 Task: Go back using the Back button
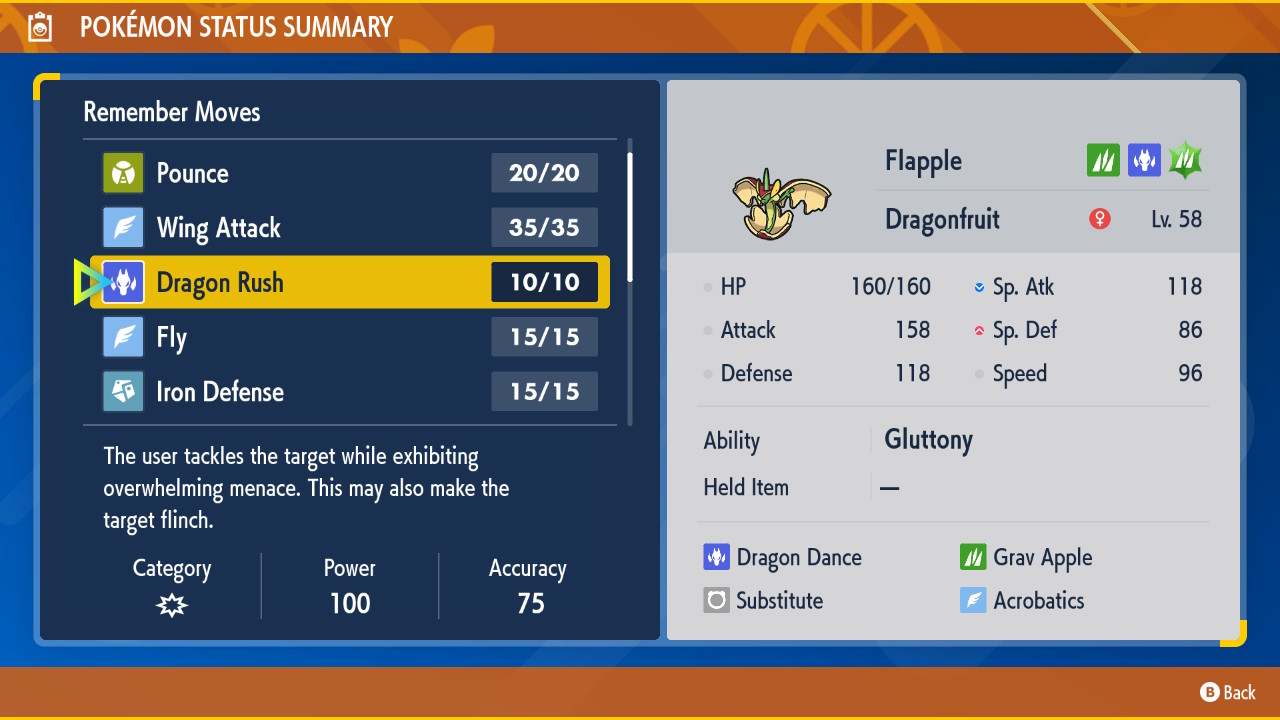(x=1228, y=692)
